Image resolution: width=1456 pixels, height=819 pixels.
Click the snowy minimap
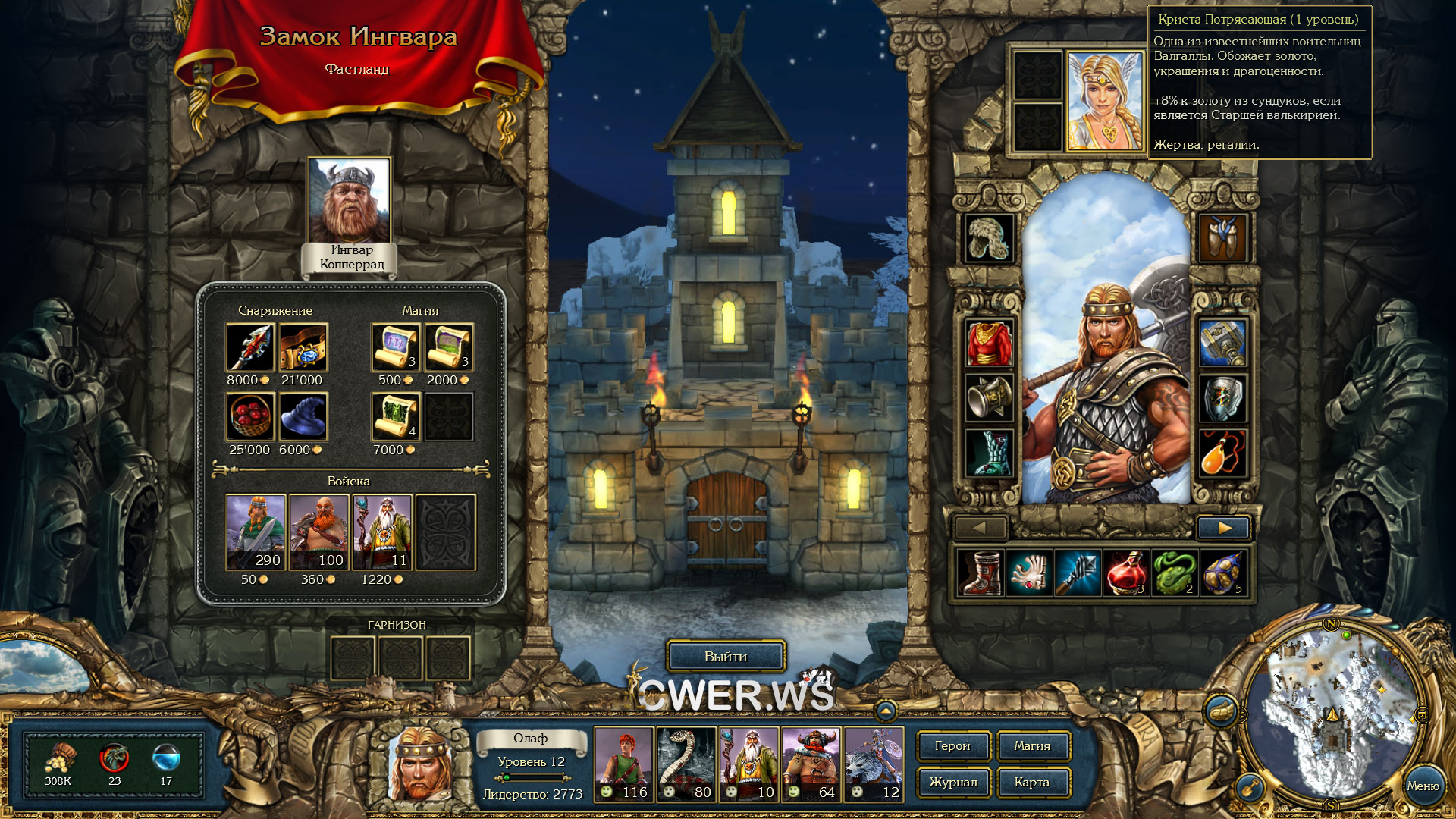[x=1332, y=713]
